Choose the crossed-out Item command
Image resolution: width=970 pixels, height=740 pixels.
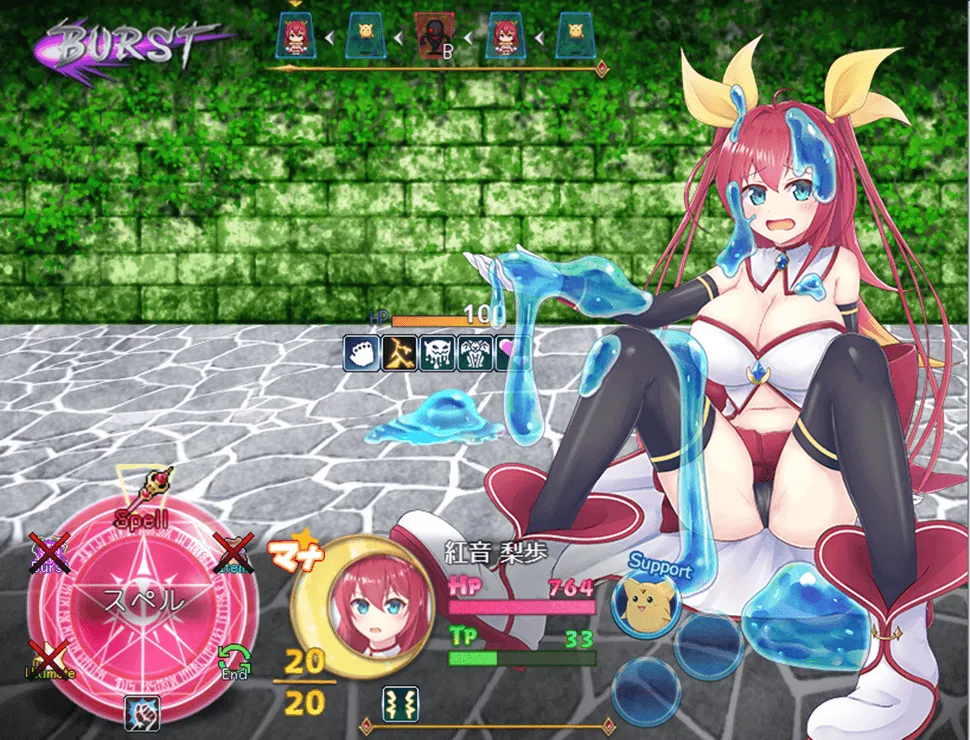click(x=235, y=552)
